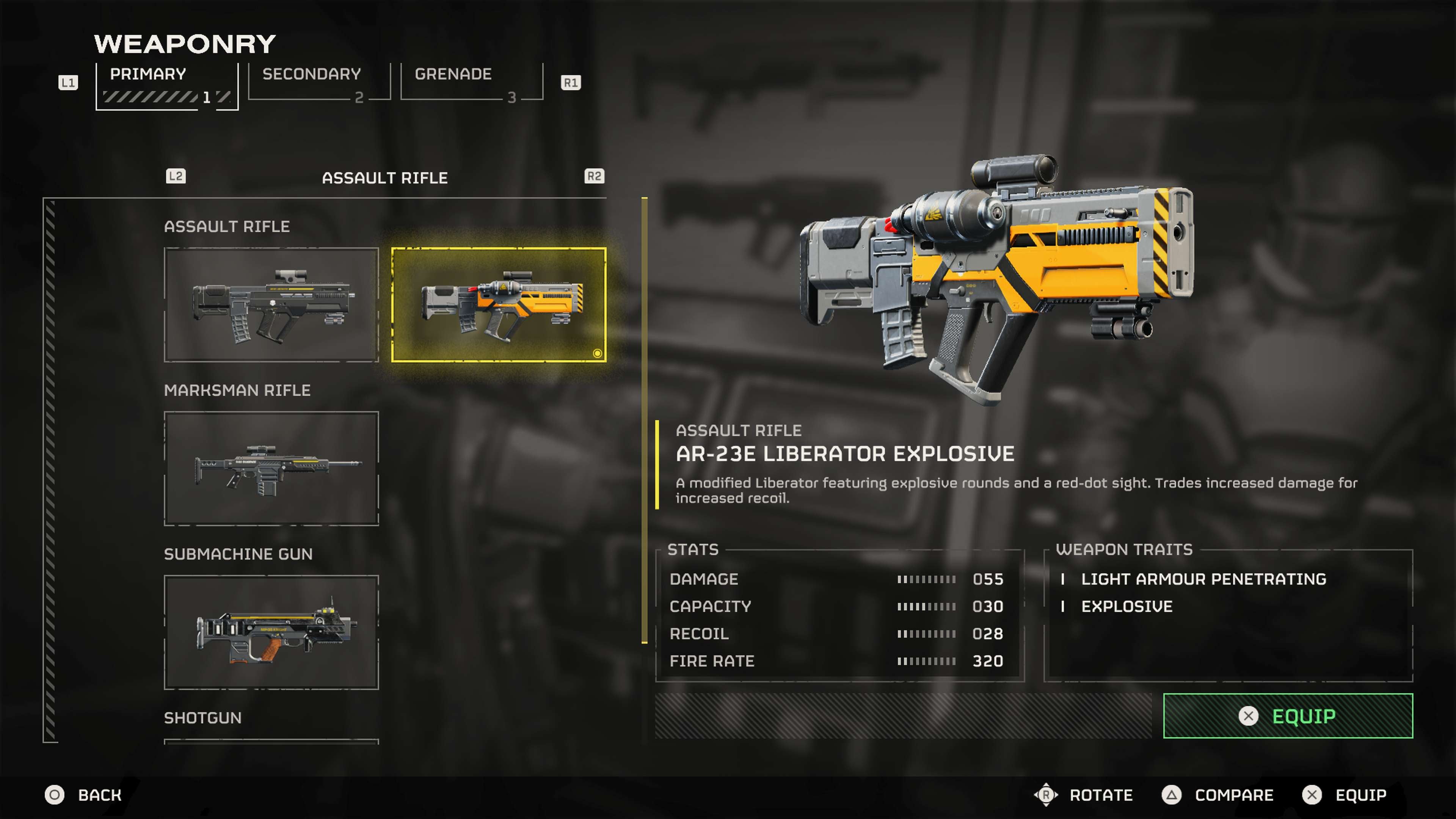This screenshot has height=819, width=1456.
Task: Select the submachine gun weapon tile
Action: [271, 632]
